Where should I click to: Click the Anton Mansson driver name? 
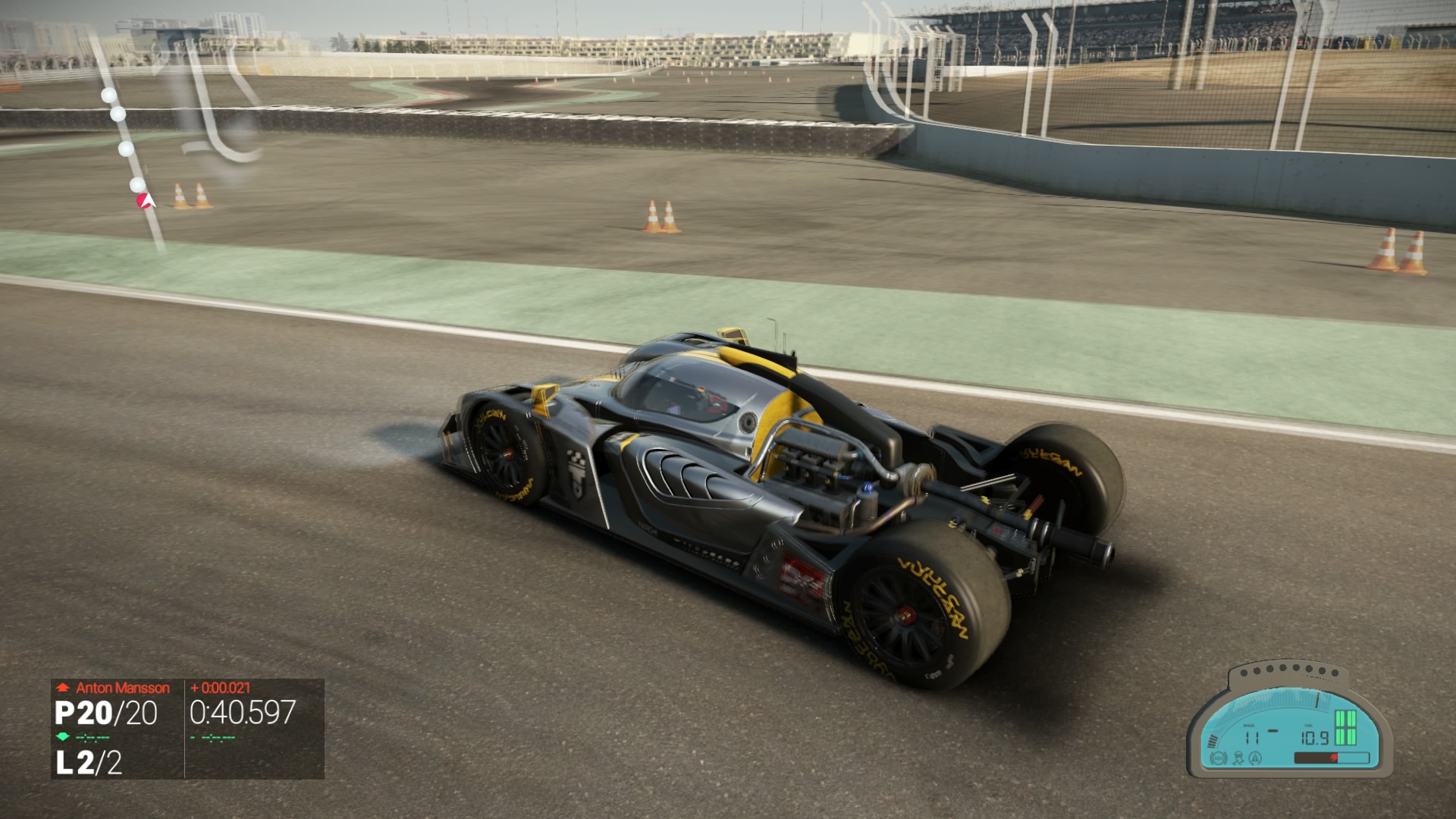tap(122, 688)
